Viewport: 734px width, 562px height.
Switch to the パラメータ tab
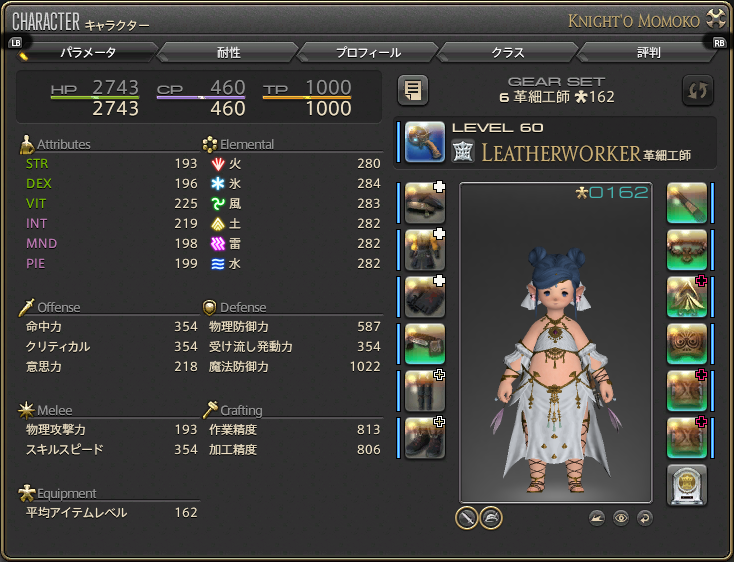pyautogui.click(x=89, y=52)
